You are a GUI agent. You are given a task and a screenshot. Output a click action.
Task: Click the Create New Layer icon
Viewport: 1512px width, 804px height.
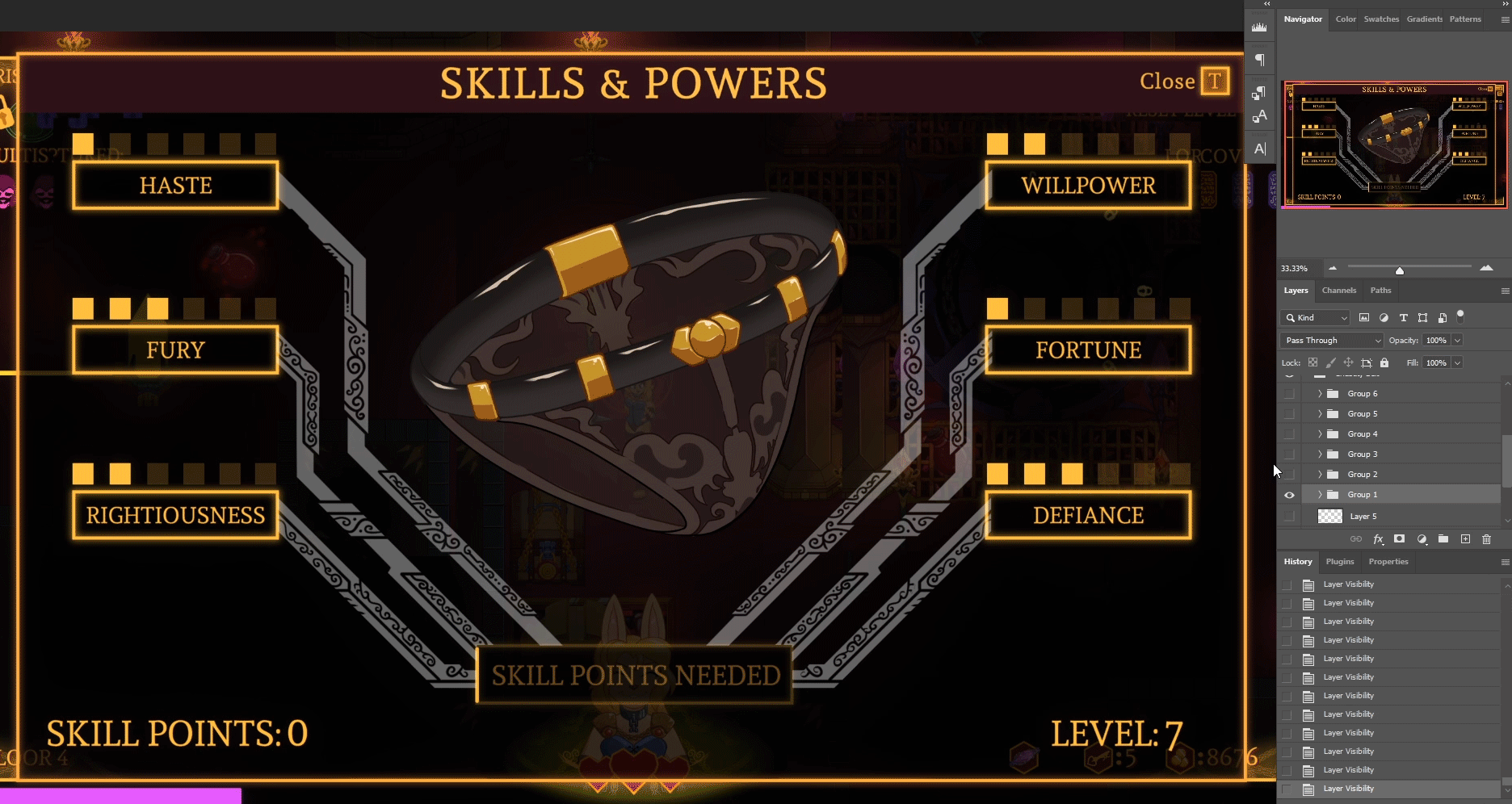pos(1466,538)
